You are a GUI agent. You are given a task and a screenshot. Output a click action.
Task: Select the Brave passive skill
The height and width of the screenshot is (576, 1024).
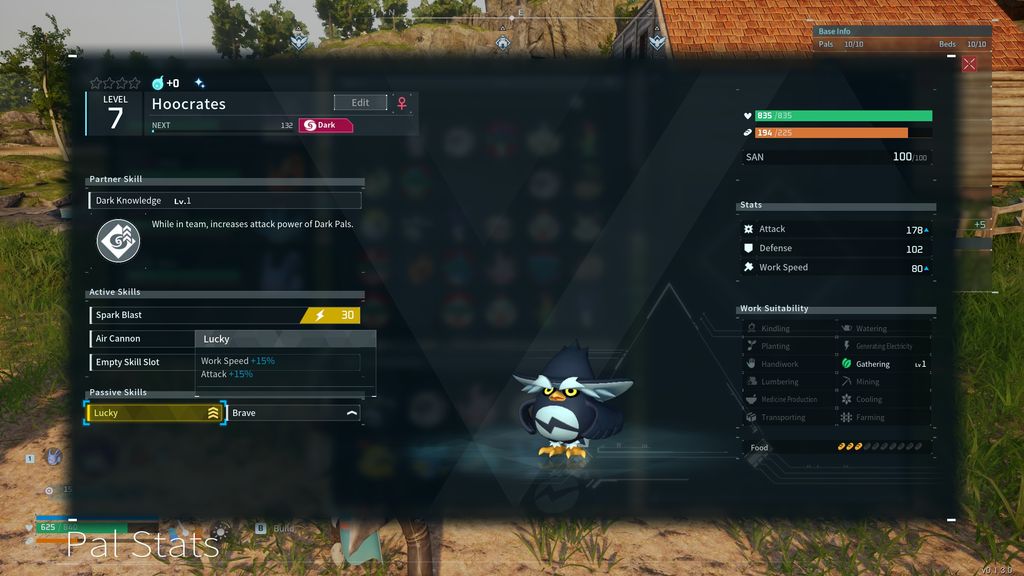pos(294,413)
